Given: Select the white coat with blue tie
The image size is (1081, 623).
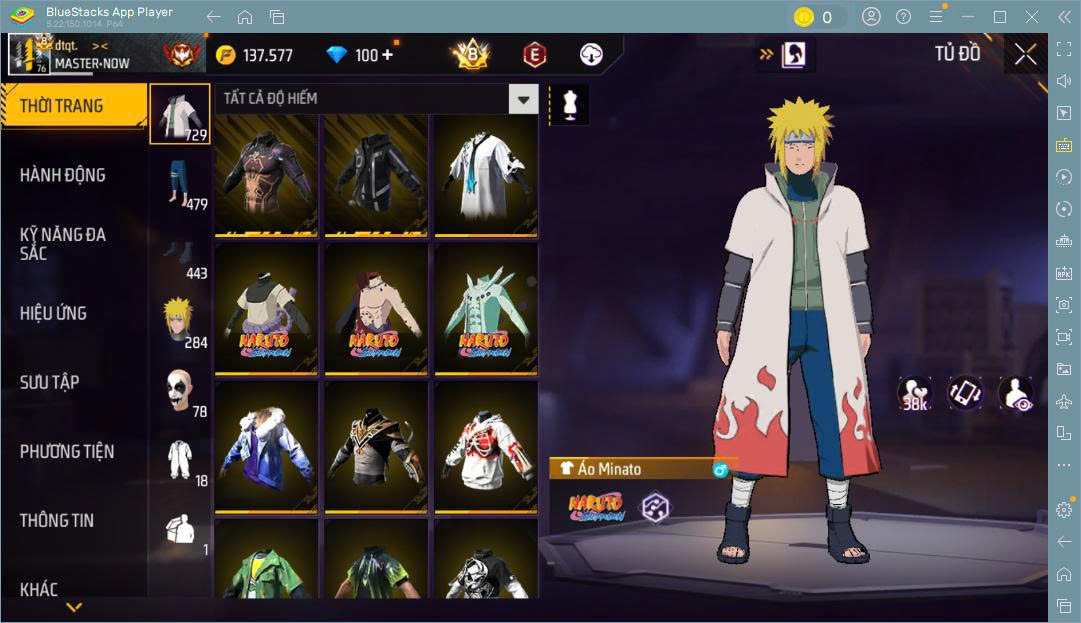Looking at the screenshot, I should click(485, 175).
